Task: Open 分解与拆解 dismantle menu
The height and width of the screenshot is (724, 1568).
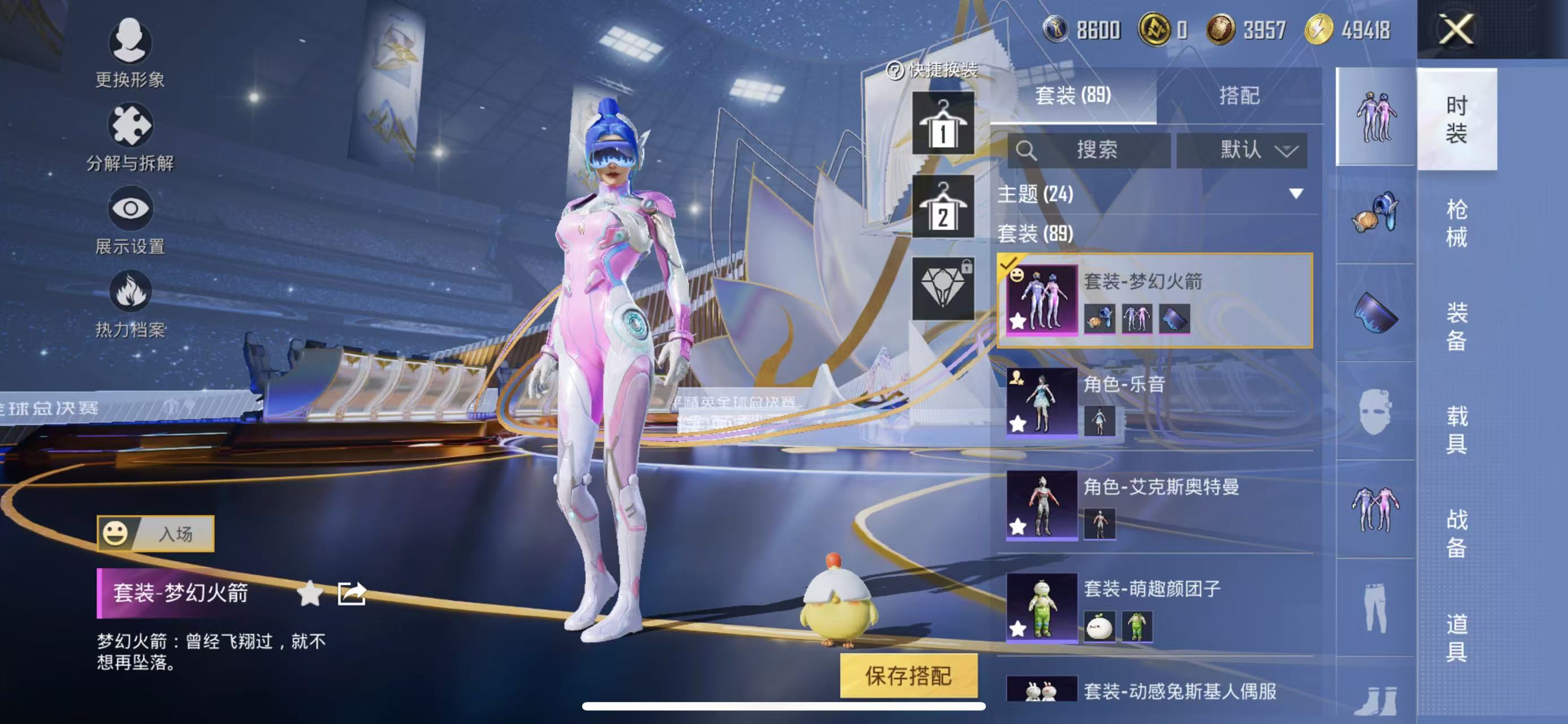Action: point(129,137)
